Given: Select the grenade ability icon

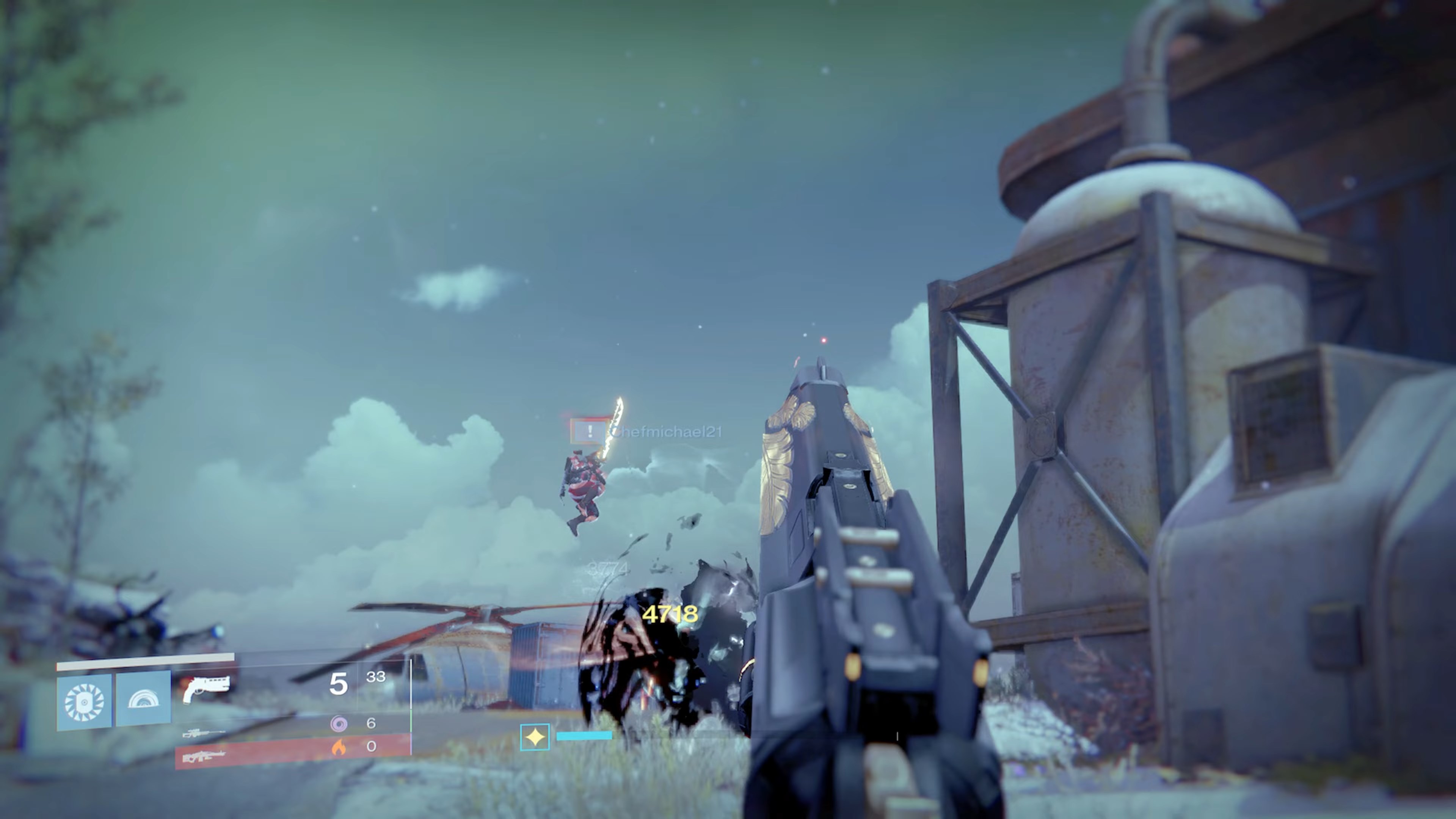Looking at the screenshot, I should pyautogui.click(x=84, y=700).
